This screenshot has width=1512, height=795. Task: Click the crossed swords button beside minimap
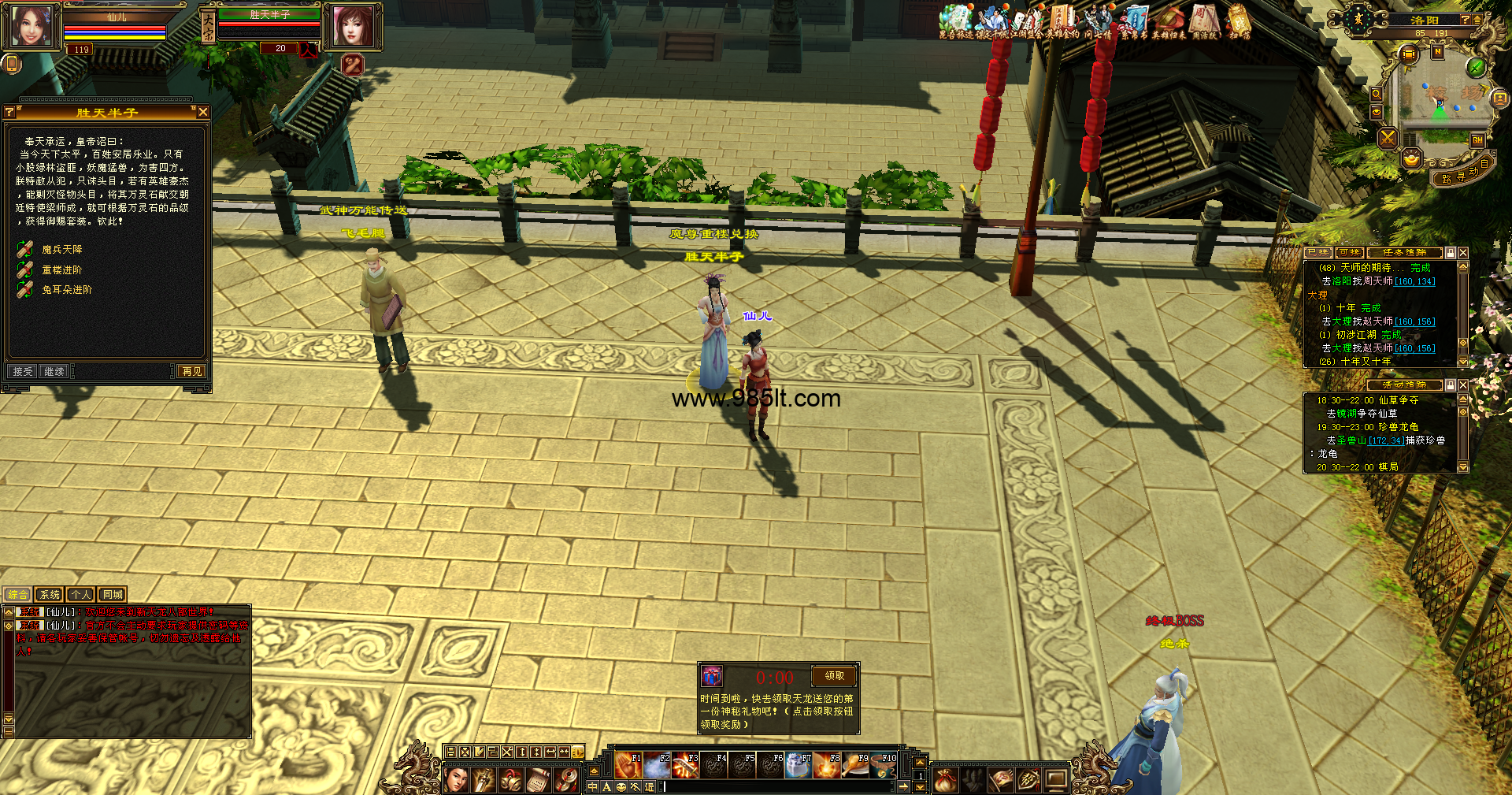click(1388, 139)
